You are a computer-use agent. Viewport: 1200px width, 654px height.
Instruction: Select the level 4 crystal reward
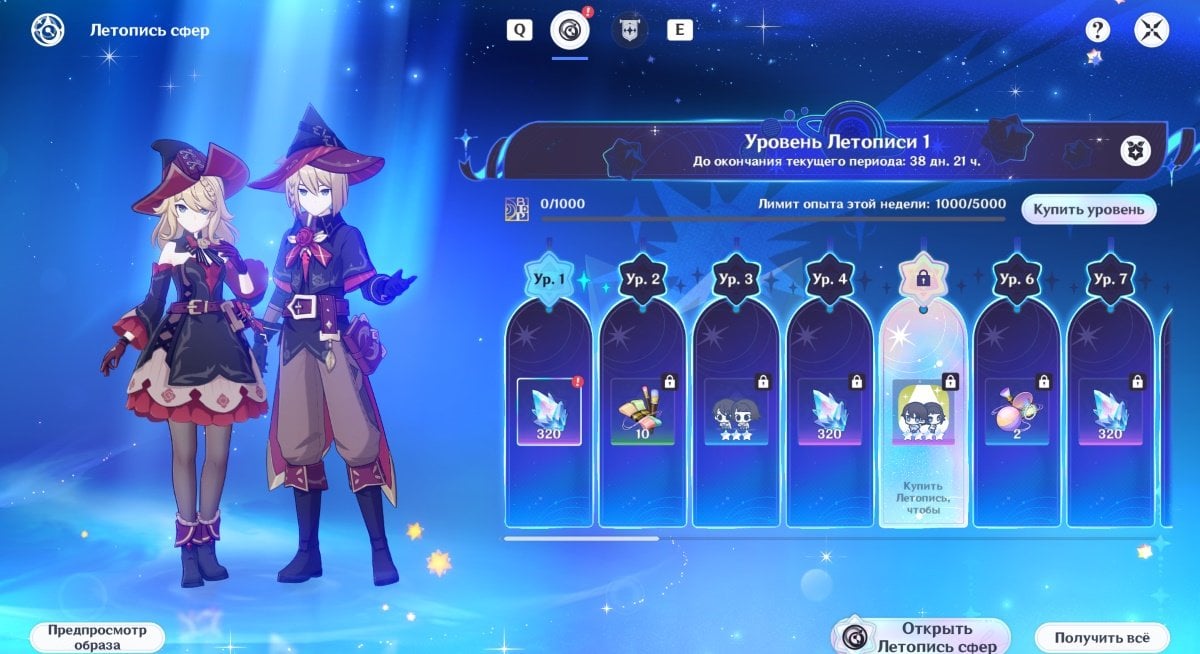[x=829, y=411]
